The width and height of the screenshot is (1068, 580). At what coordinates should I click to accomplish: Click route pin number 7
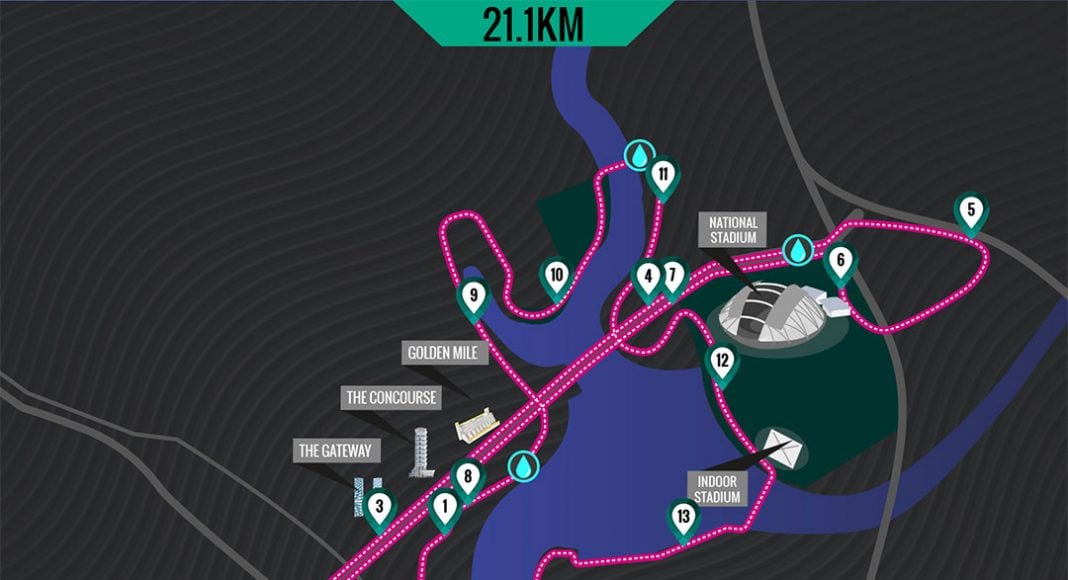(x=672, y=275)
